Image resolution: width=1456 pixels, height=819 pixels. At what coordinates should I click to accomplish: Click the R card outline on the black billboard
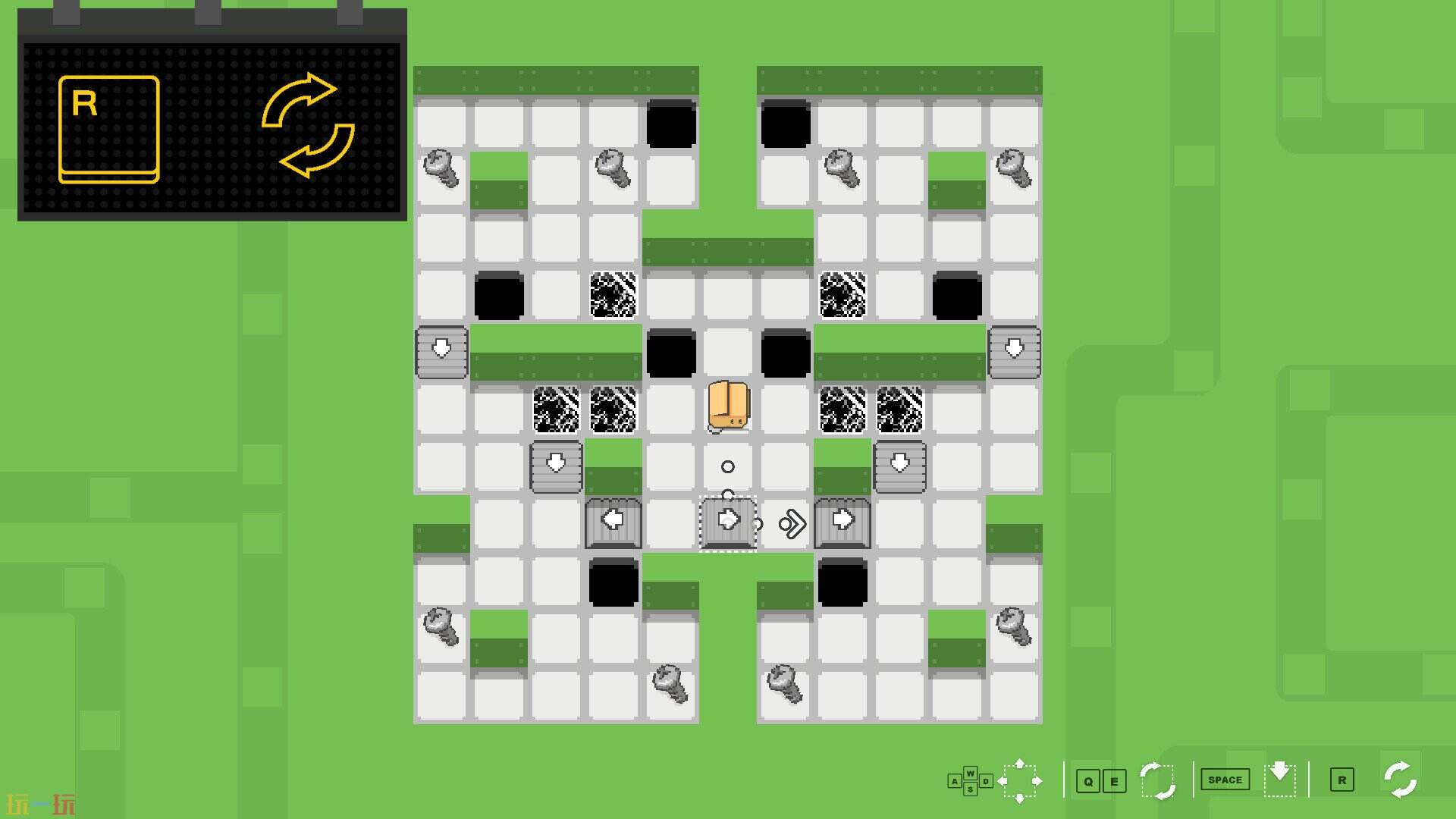pyautogui.click(x=110, y=127)
